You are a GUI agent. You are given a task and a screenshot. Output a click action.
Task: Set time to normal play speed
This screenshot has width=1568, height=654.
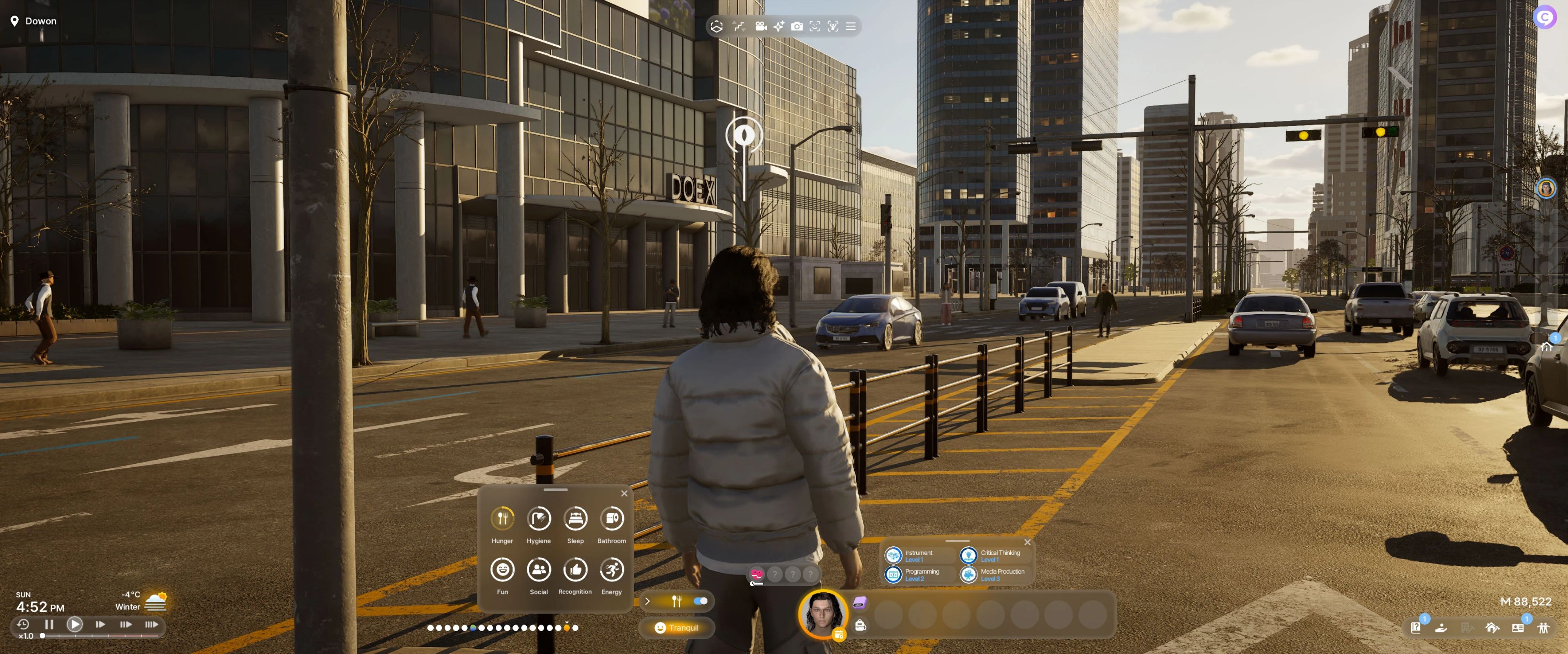click(75, 624)
